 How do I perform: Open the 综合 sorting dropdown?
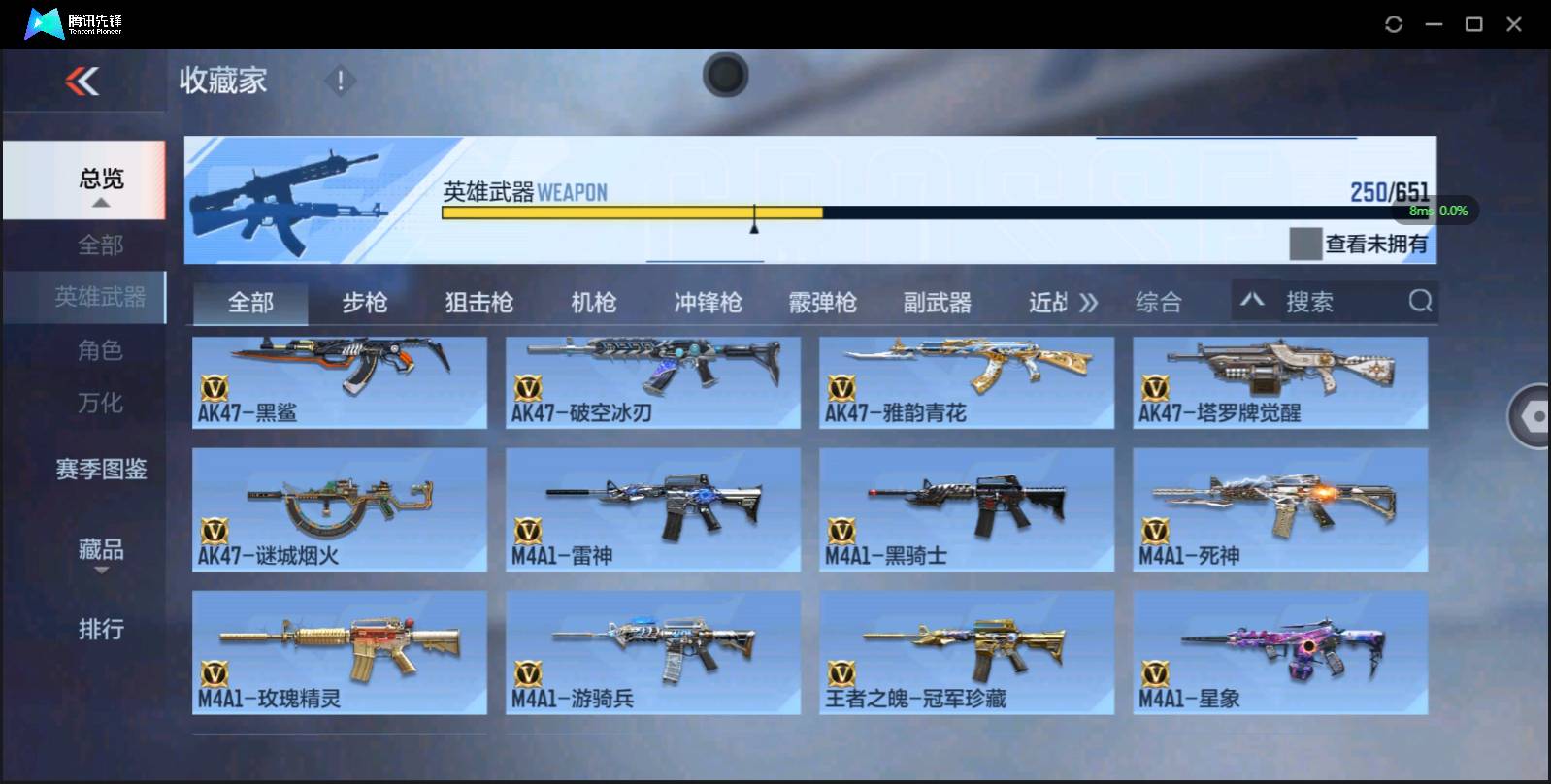[1157, 302]
